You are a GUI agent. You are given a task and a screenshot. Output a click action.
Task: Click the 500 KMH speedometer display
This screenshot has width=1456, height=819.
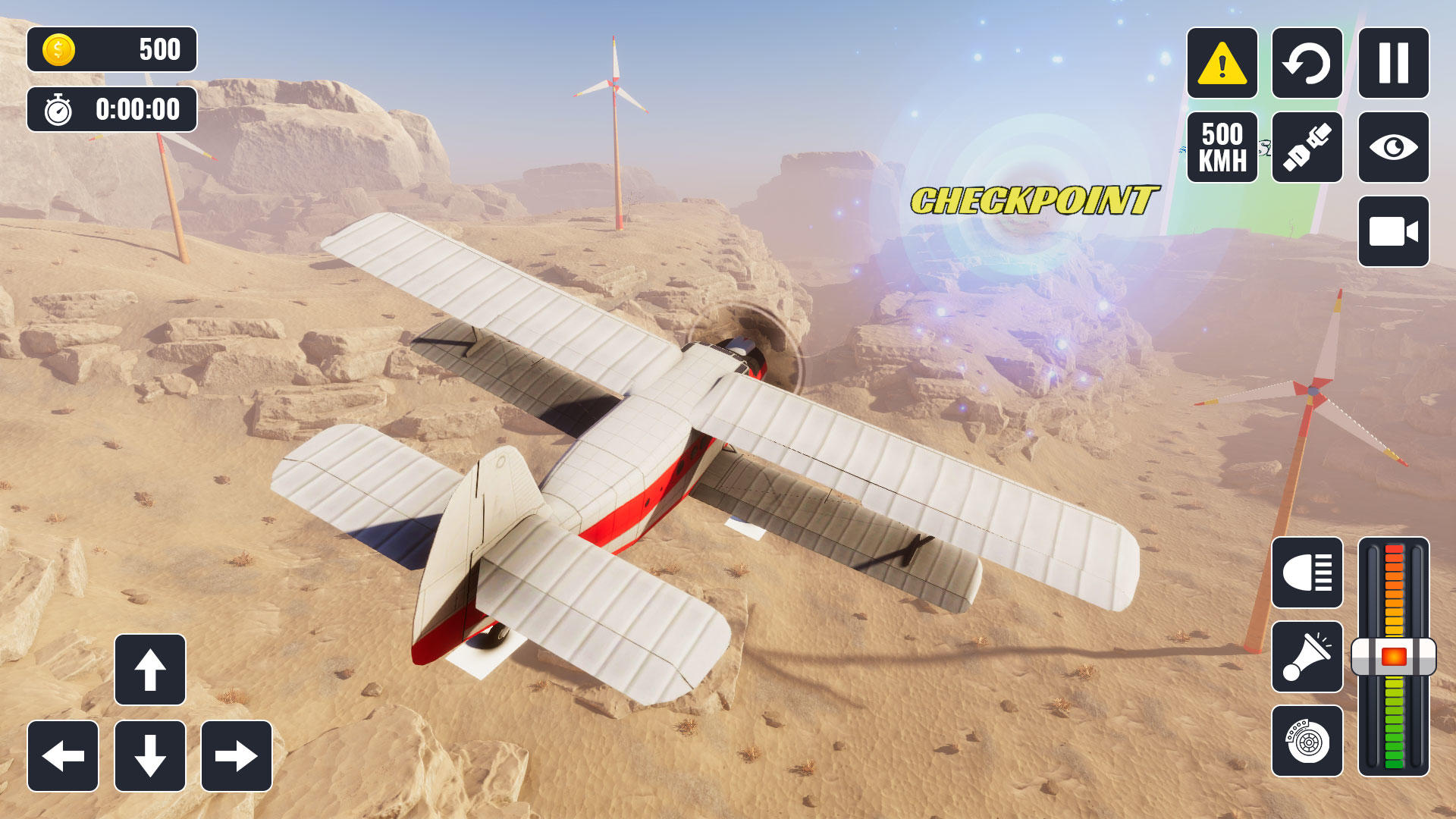click(x=1221, y=146)
